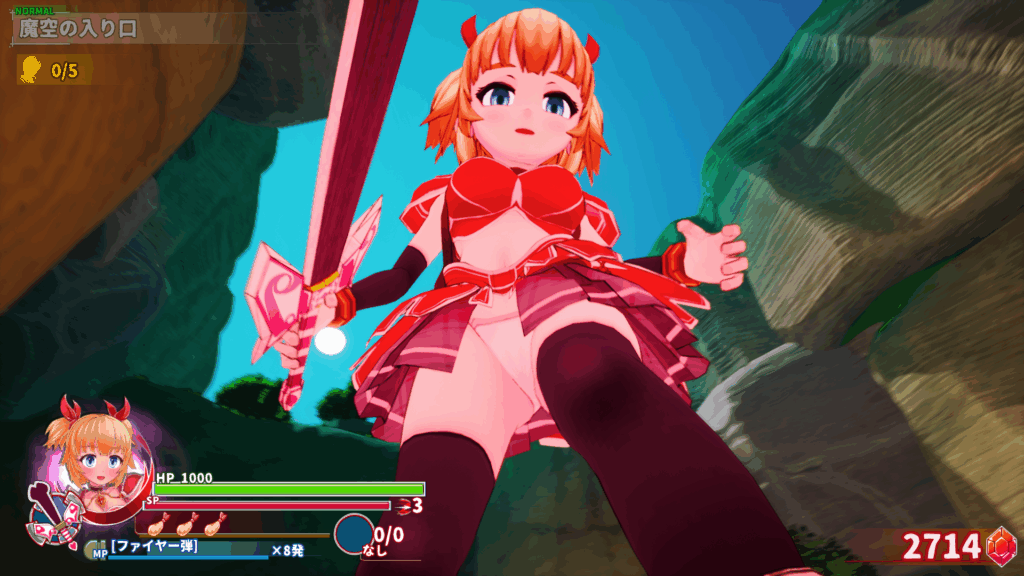Viewport: 1024px width, 576px height.
Task: Select the ファイヤー弾 fire shot skill label
Action: click(155, 547)
